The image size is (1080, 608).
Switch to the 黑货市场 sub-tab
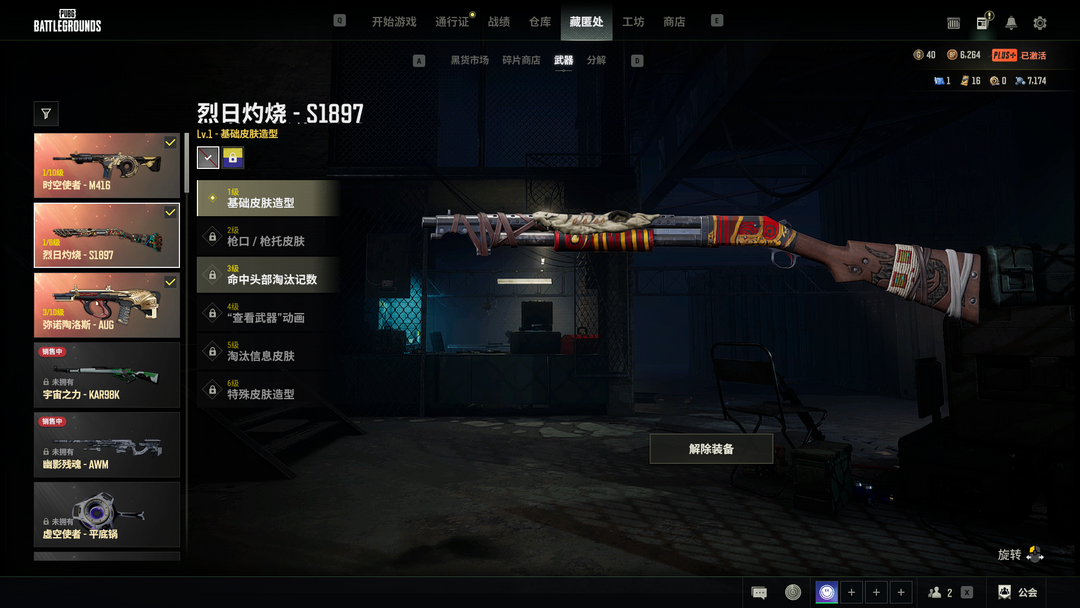click(x=469, y=60)
